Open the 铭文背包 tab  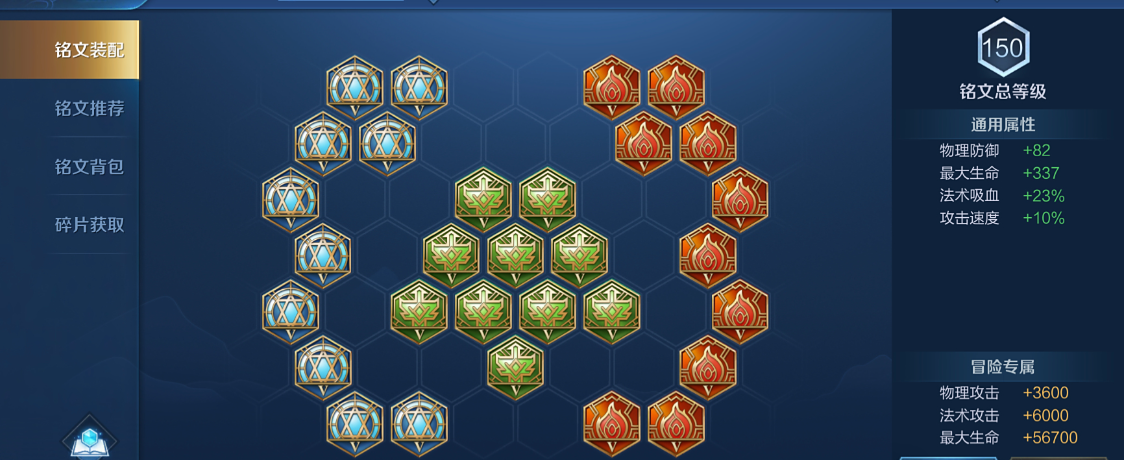coord(89,166)
